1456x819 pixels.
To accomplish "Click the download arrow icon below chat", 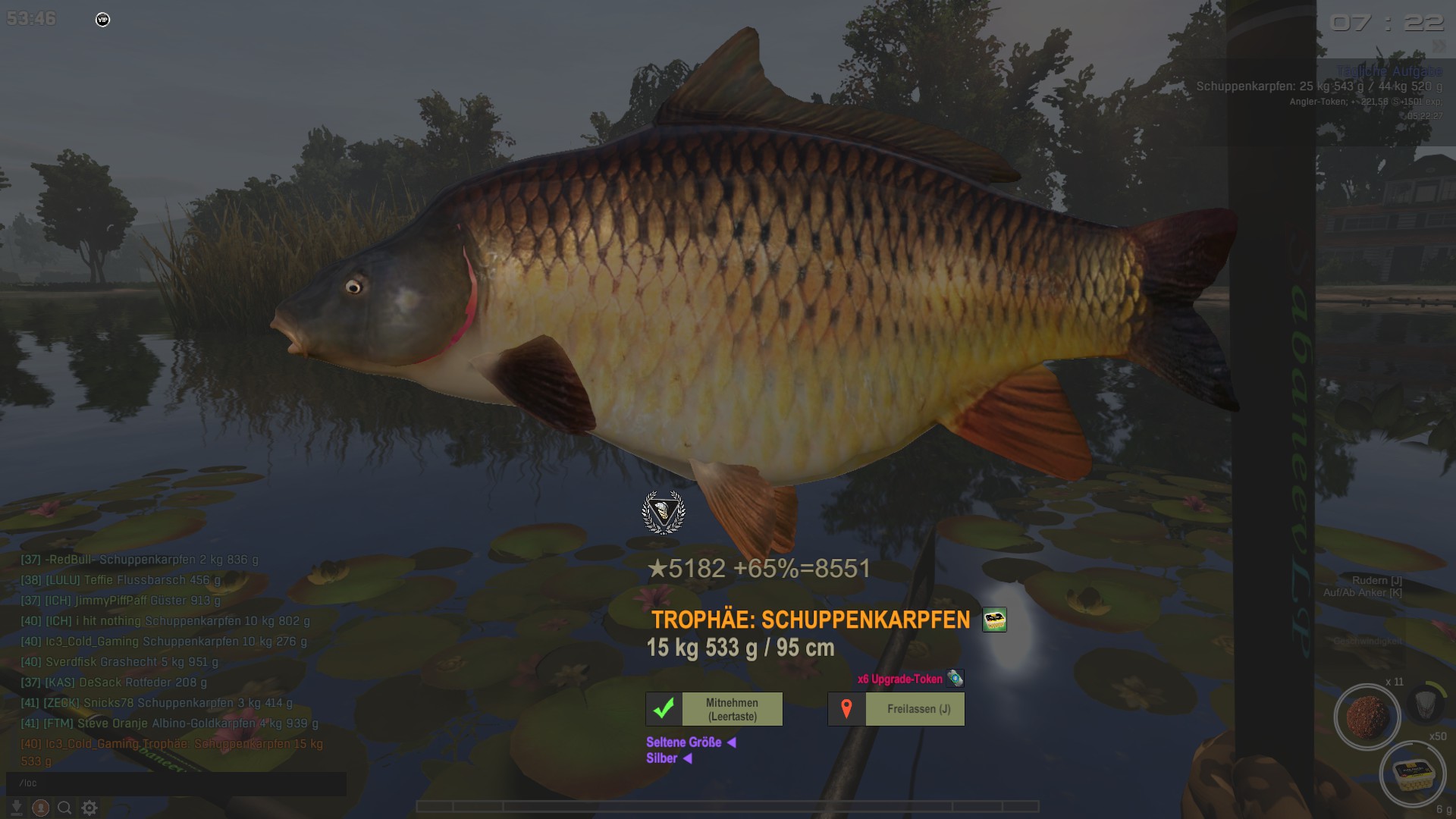I will [17, 808].
